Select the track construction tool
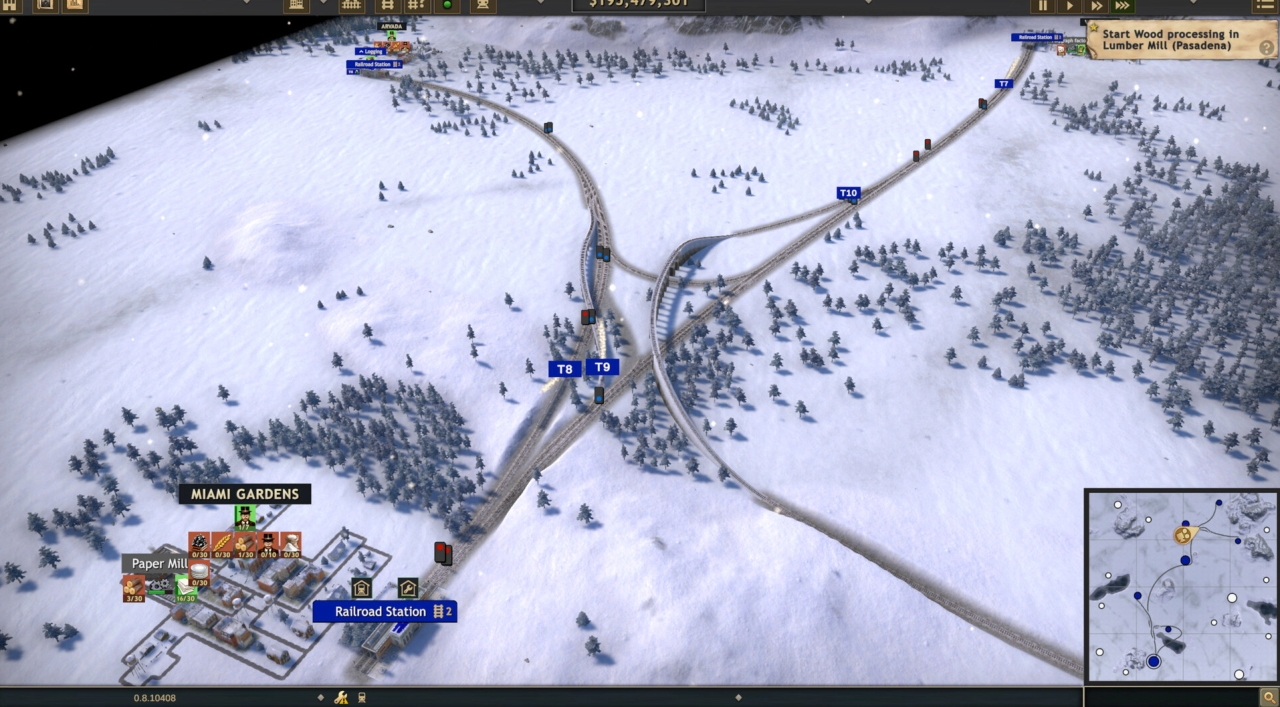The height and width of the screenshot is (707, 1280). 384,5
